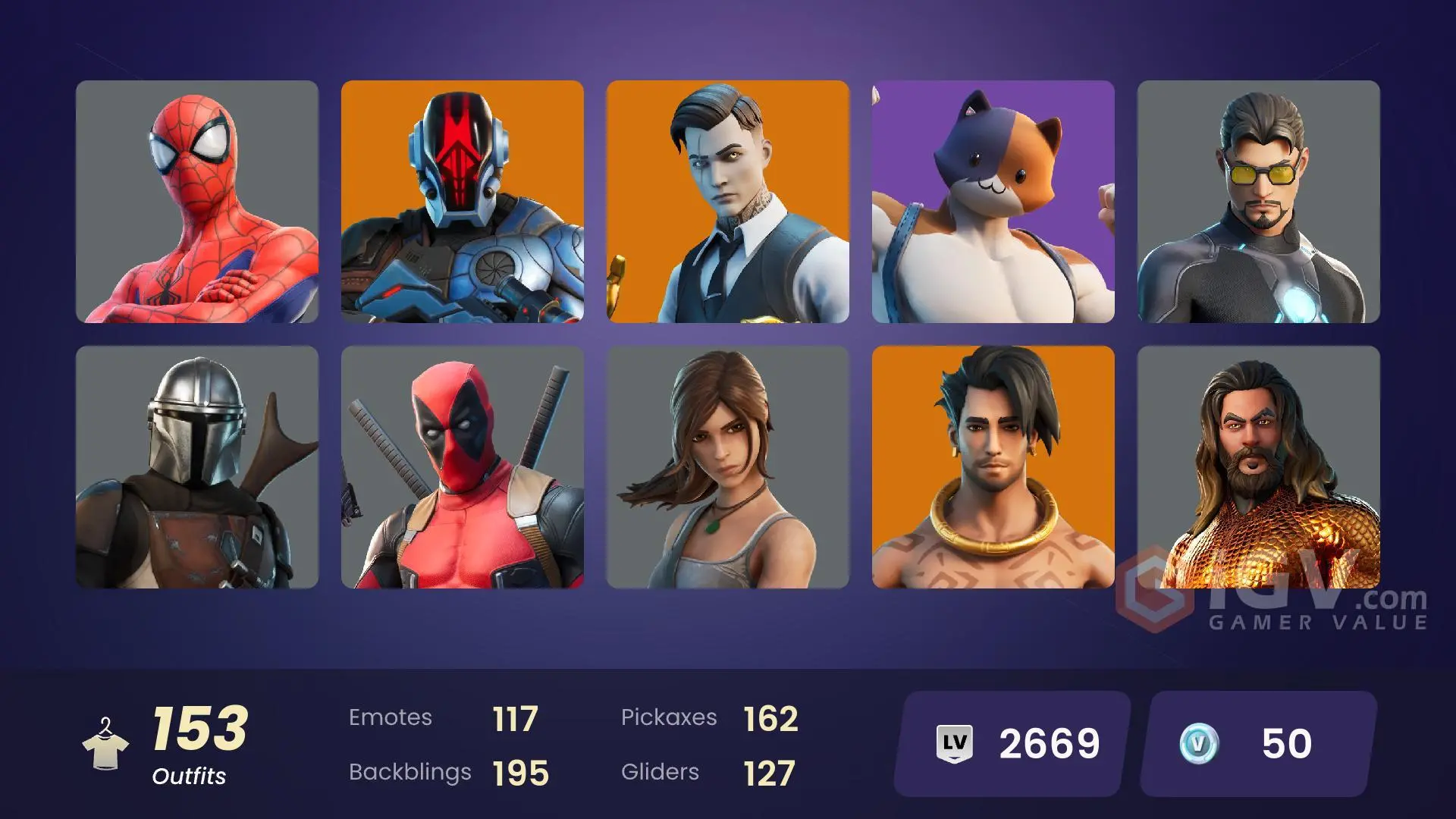Screen dimensions: 1456x819
Task: Select the Backblings 195 stat
Action: point(519,772)
